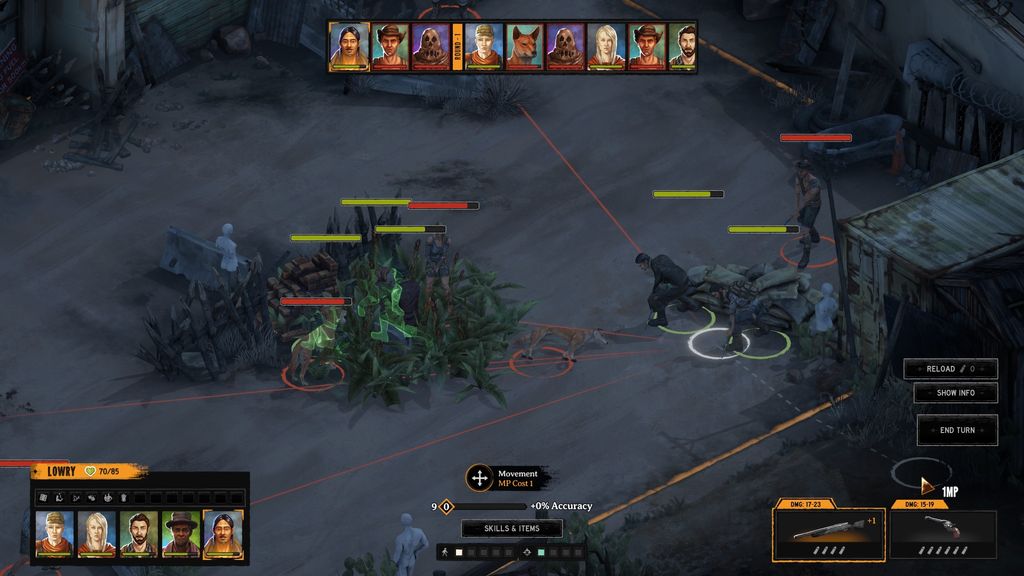The height and width of the screenshot is (576, 1024).
Task: Choose the Movement action icon
Action: pos(480,478)
